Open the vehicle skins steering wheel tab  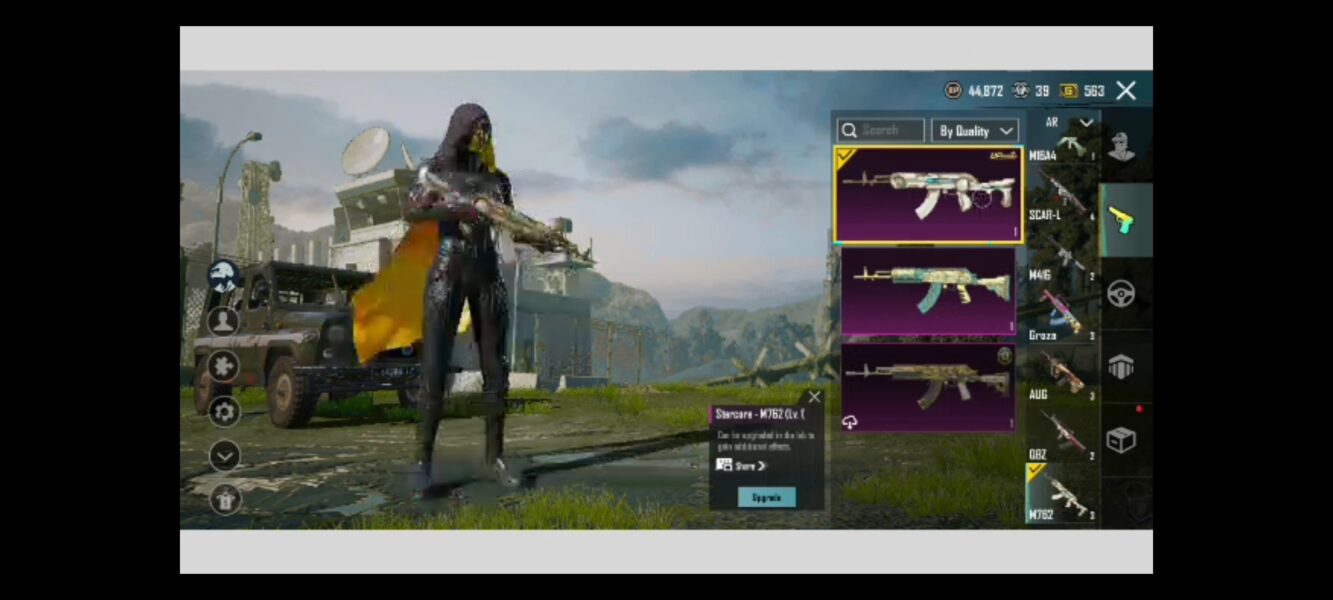[x=1122, y=294]
